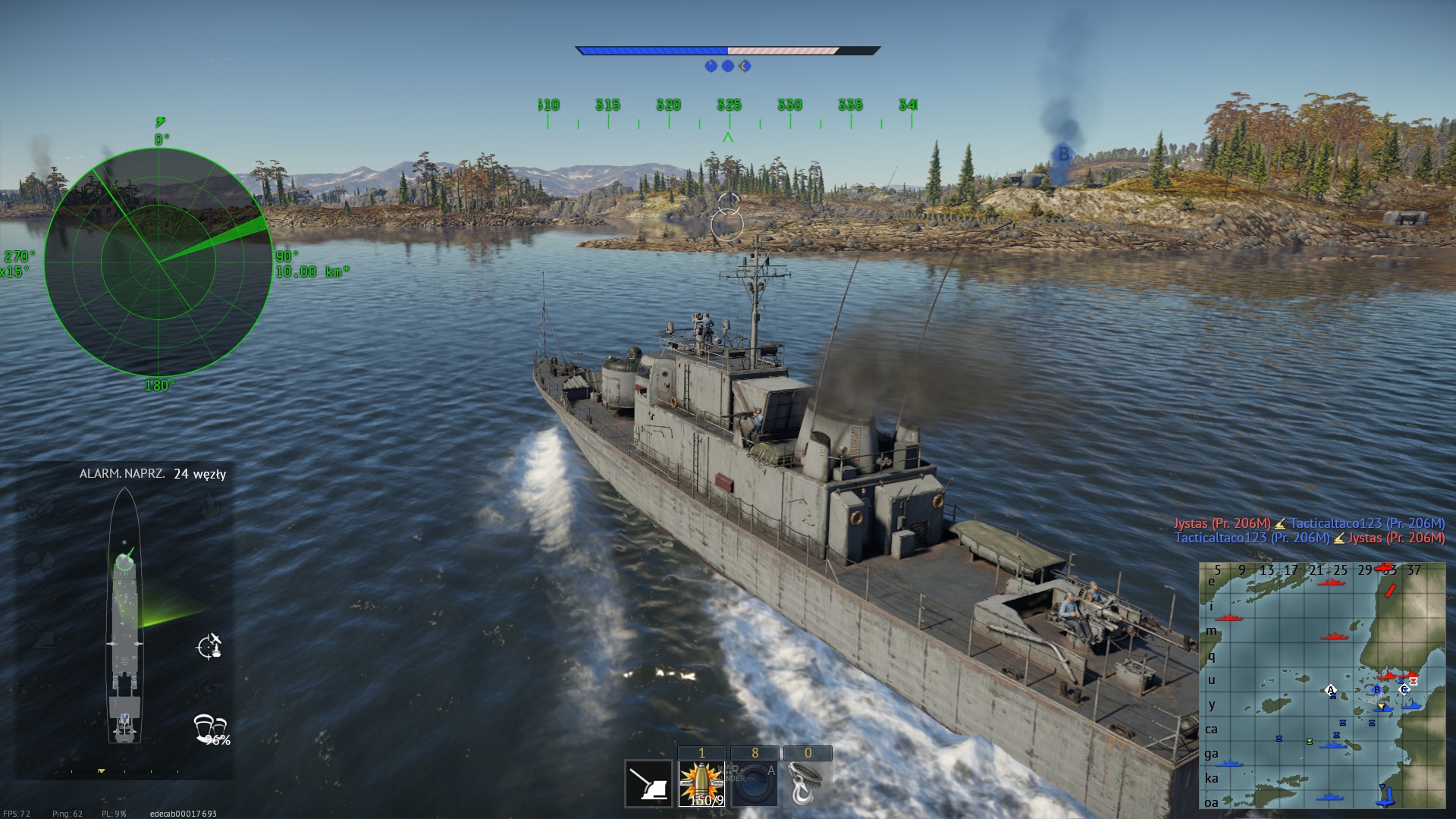This screenshot has height=819, width=1456.
Task: Select capture point C on minimap
Action: 1404,689
